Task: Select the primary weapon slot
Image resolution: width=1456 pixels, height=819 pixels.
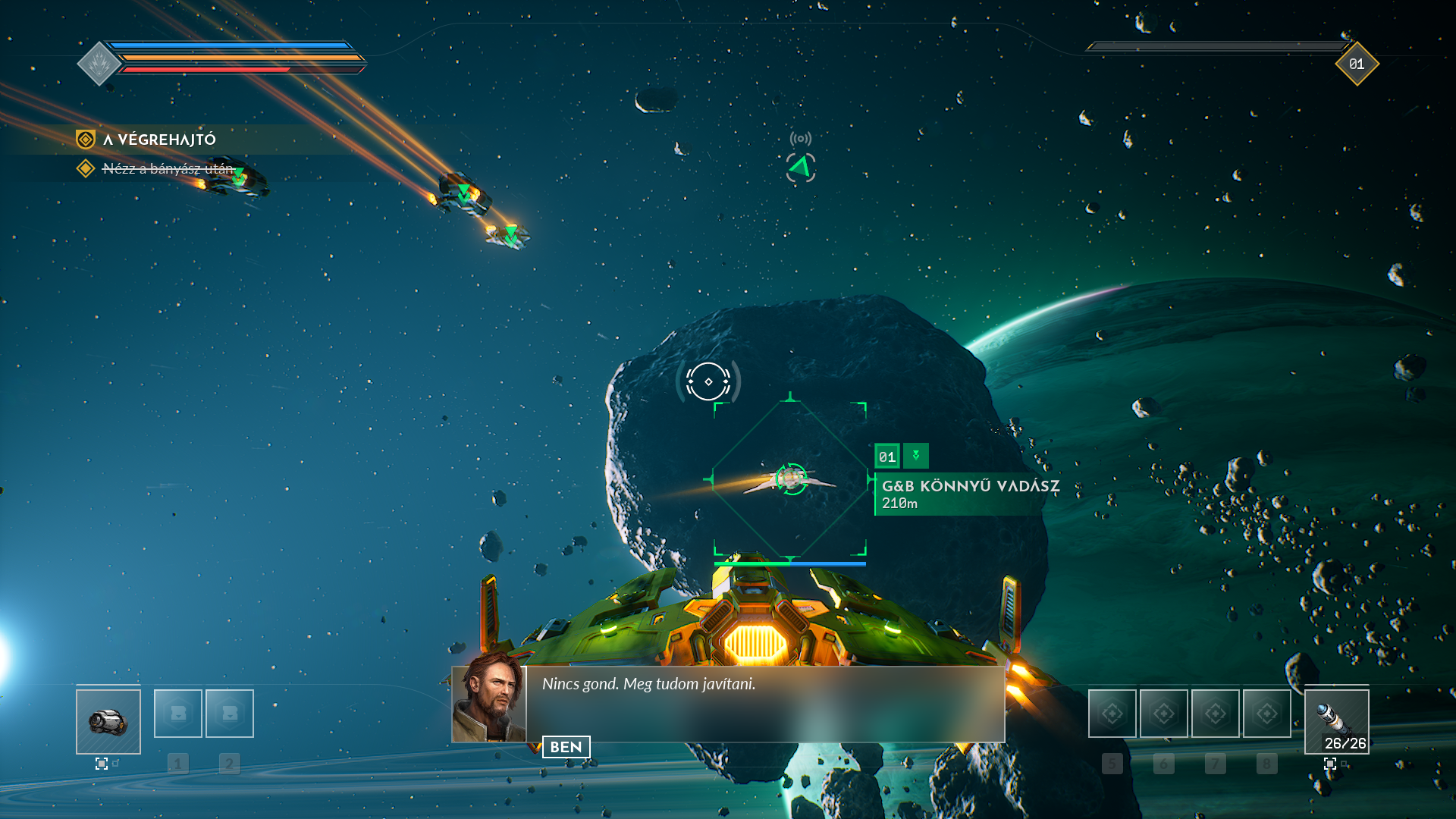Action: (108, 721)
